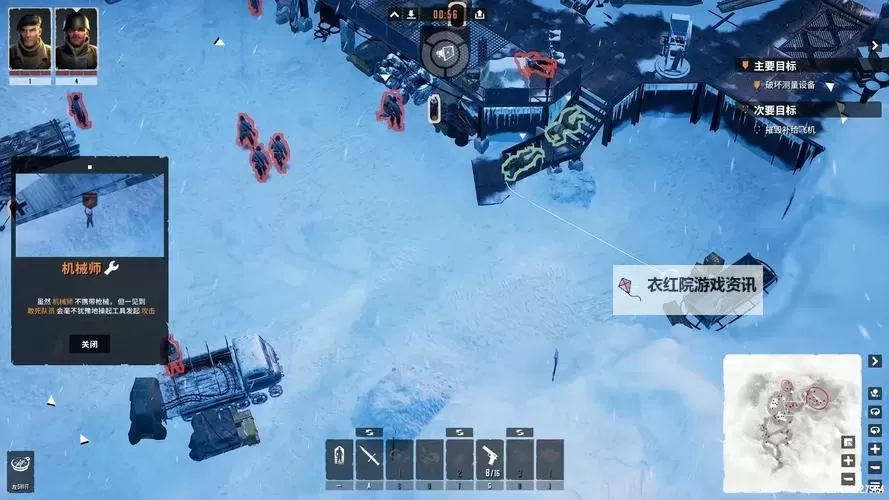The width and height of the screenshot is (889, 500).
Task: Zoom in the minimap with plus button
Action: coord(848,461)
